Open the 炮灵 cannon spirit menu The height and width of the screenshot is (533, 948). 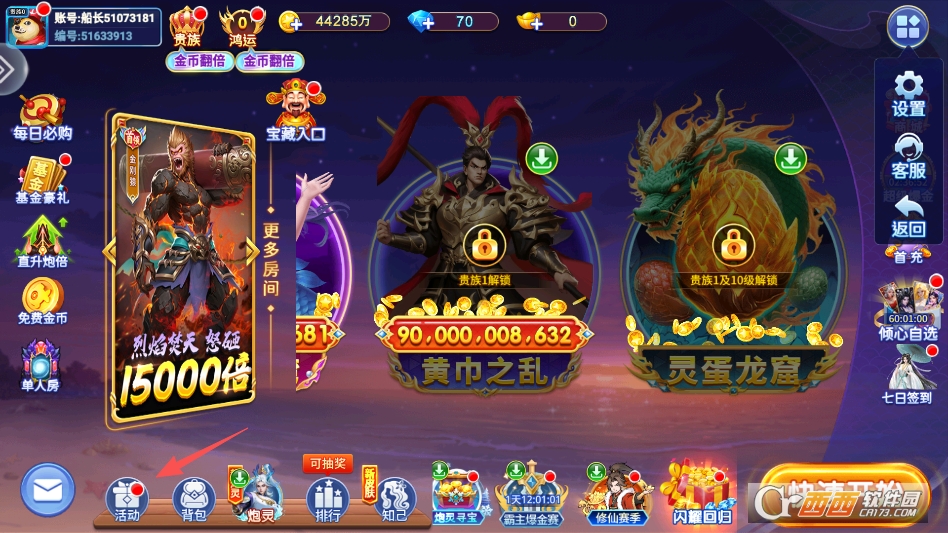(260, 494)
